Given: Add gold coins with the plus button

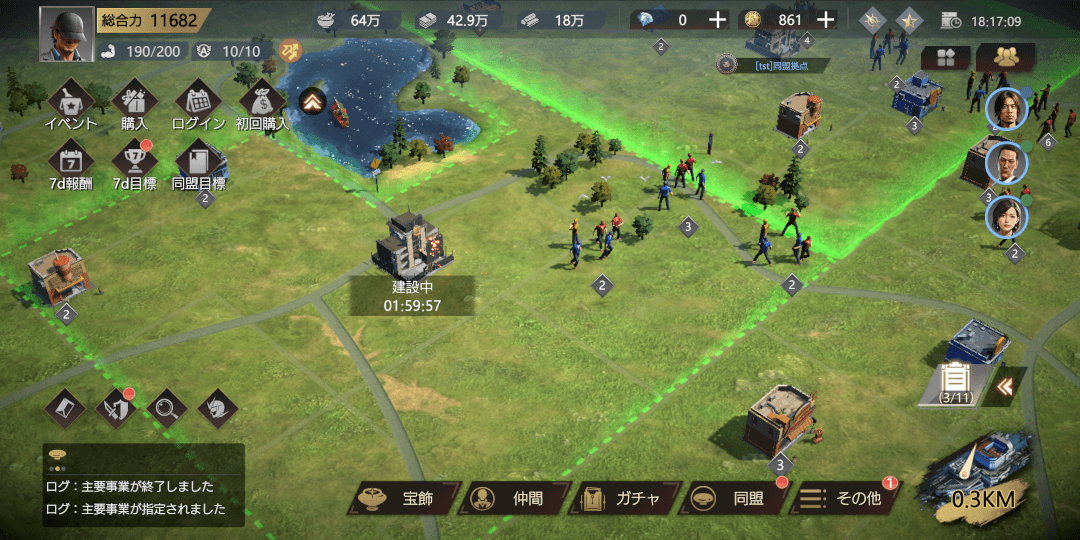Looking at the screenshot, I should click(825, 20).
